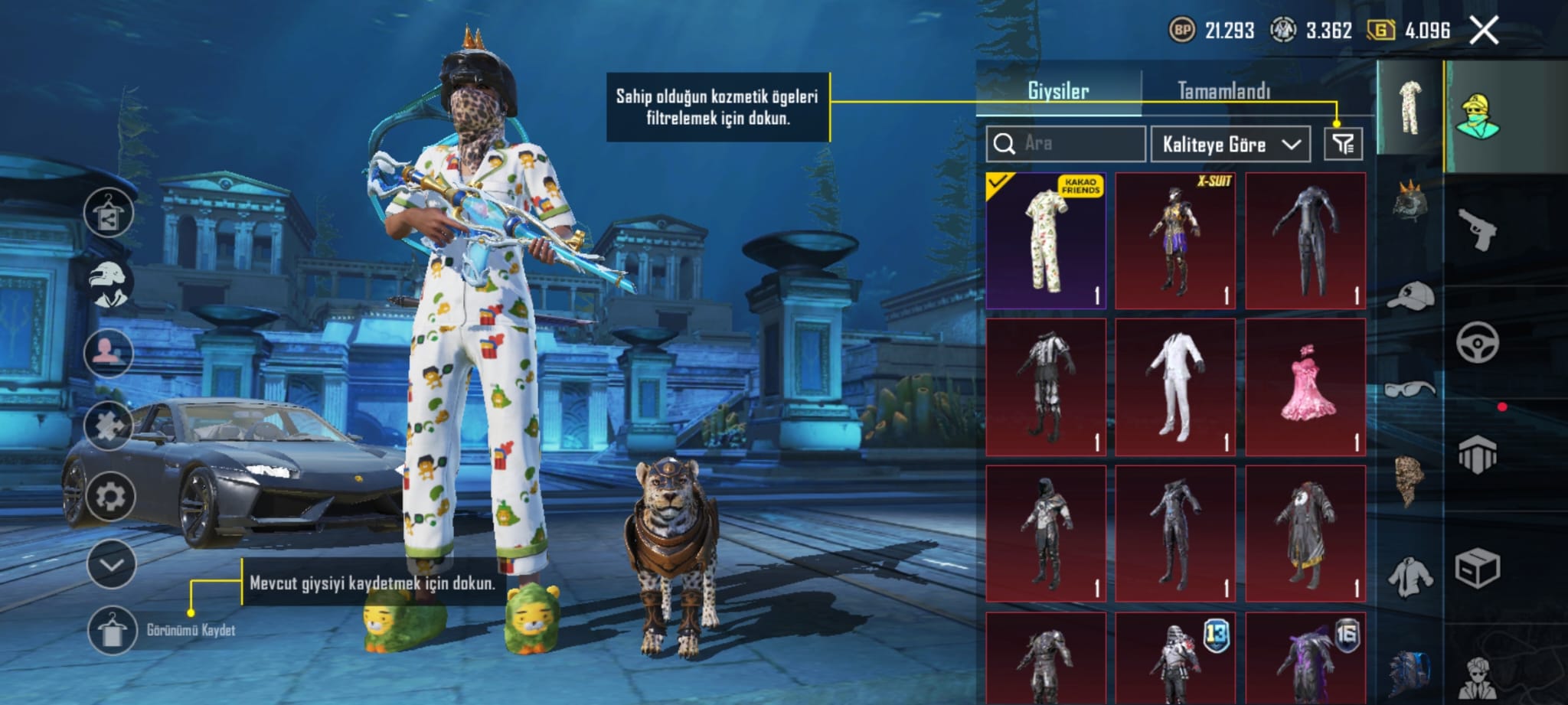The height and width of the screenshot is (705, 1568).
Task: Choose the sunglasses eyewear category
Action: click(1410, 390)
